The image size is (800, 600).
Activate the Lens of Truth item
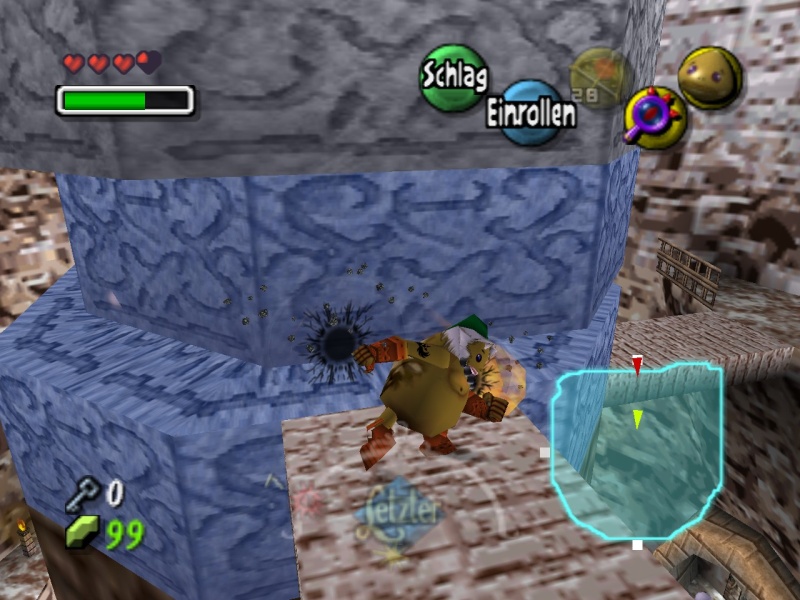[x=654, y=116]
